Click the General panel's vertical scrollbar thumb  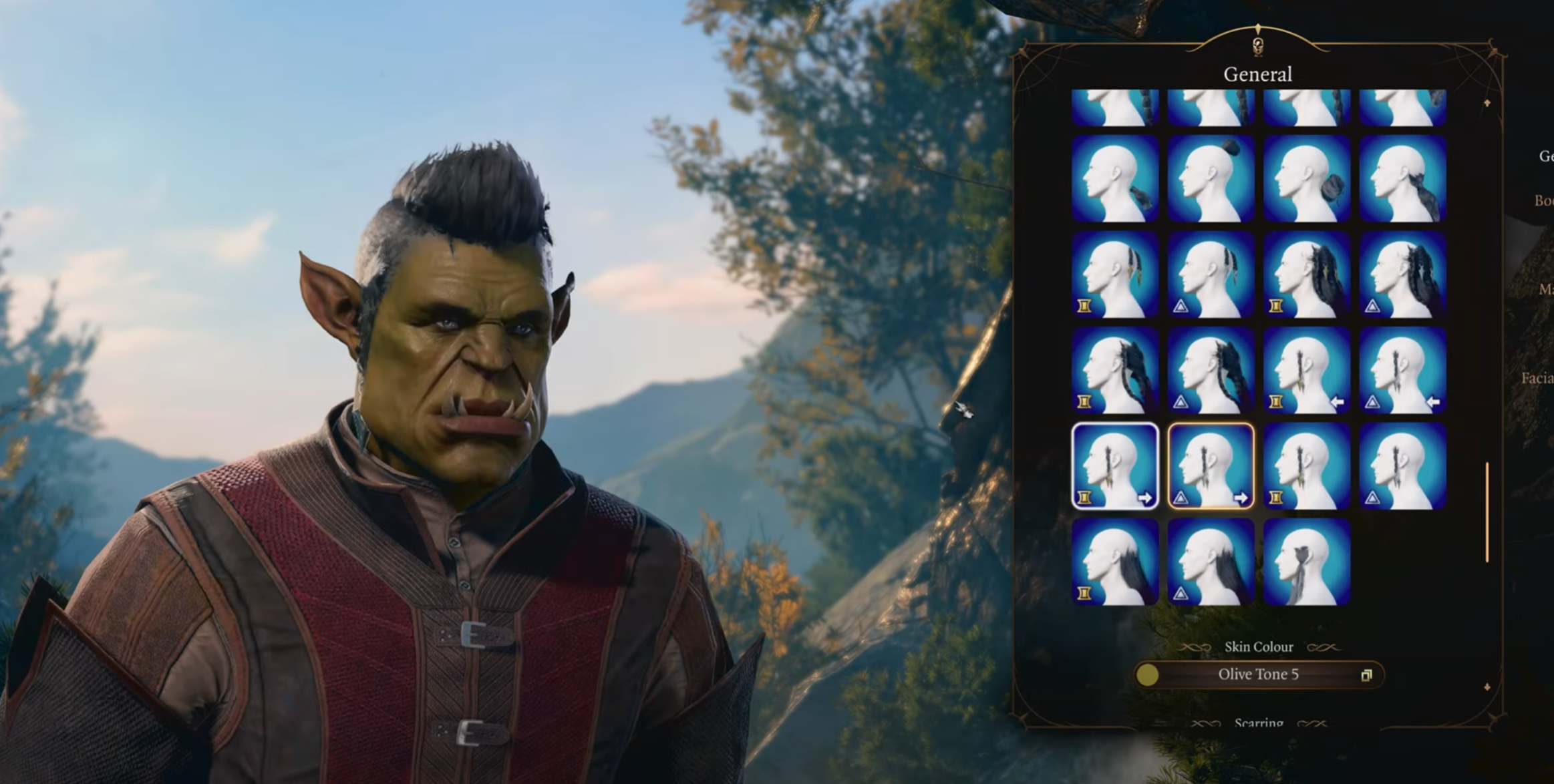pos(1487,512)
